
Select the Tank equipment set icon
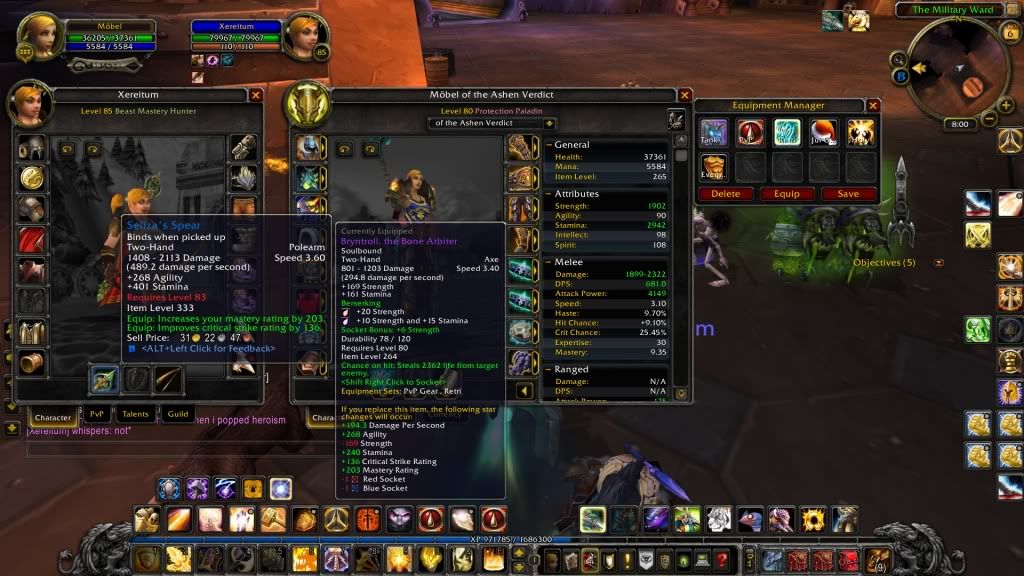click(714, 133)
